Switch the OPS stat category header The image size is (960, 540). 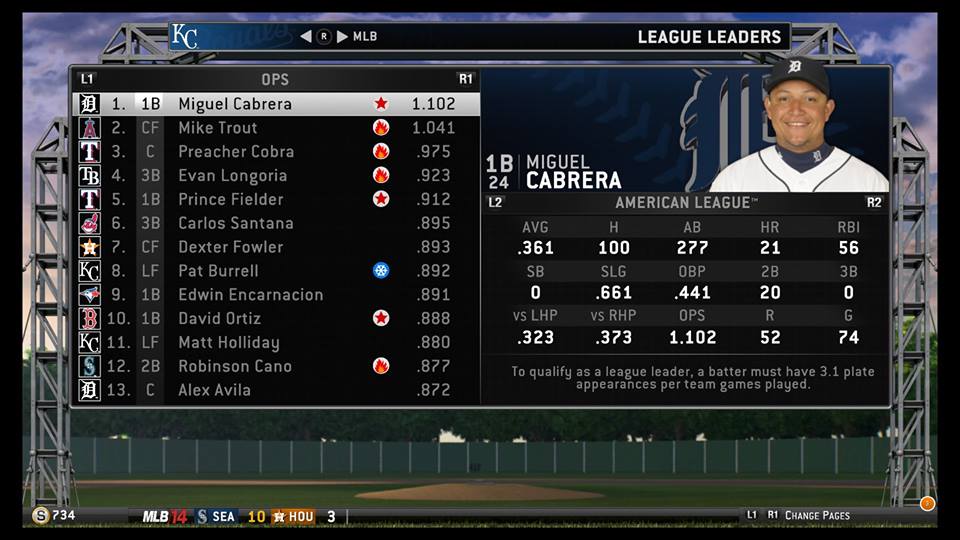pyautogui.click(x=275, y=79)
